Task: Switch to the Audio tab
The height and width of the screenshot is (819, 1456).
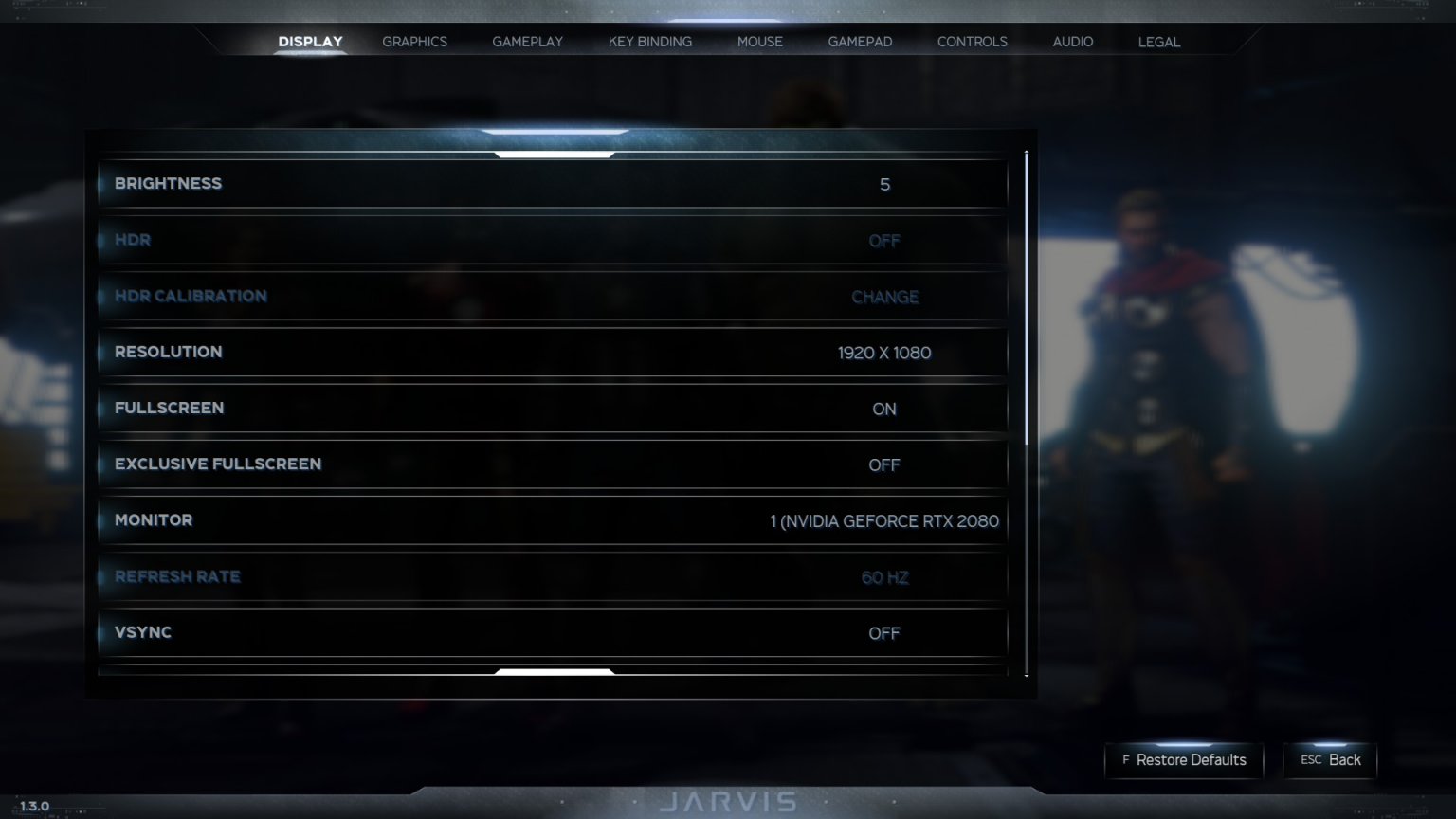Action: [x=1072, y=41]
